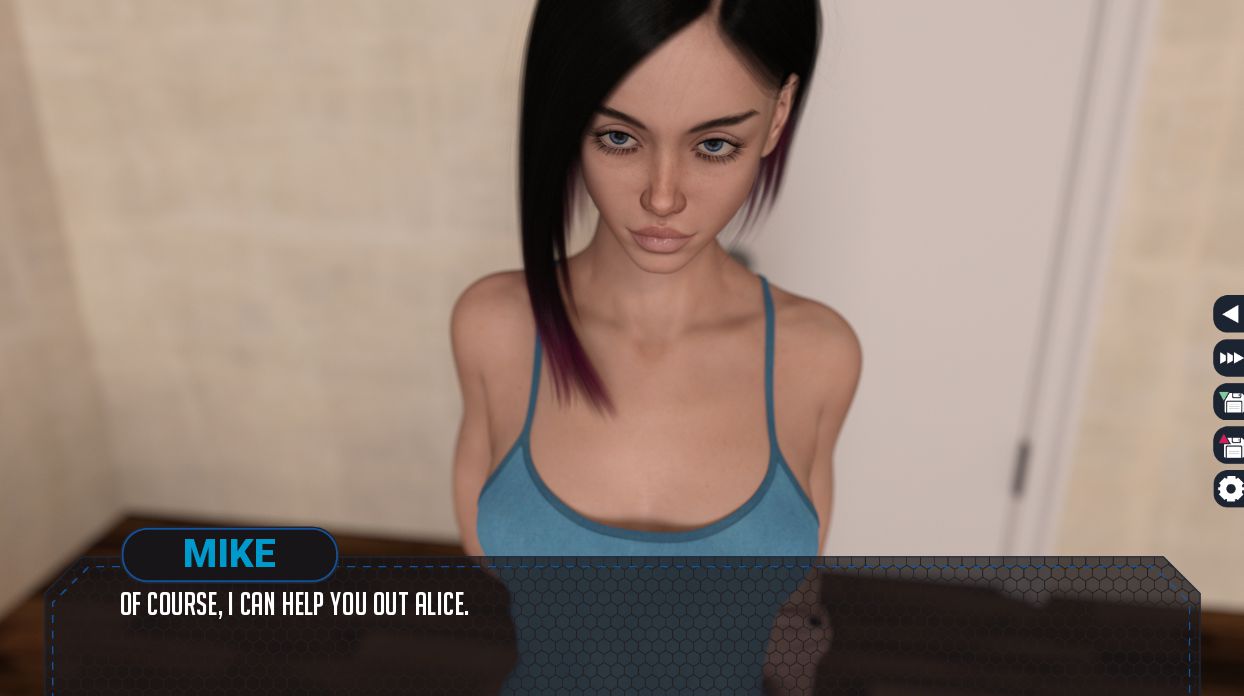Open settings with the gear icon
1244x696 pixels.
(x=1230, y=489)
